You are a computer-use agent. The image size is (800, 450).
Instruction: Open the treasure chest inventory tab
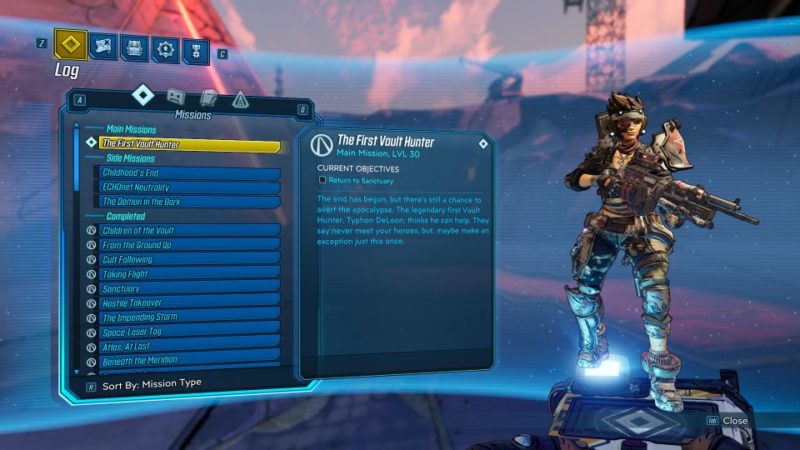coord(135,47)
